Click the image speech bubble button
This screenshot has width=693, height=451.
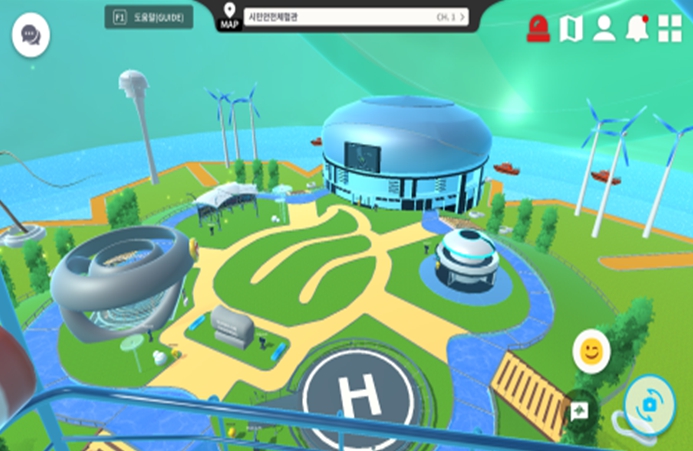pyautogui.click(x=579, y=410)
